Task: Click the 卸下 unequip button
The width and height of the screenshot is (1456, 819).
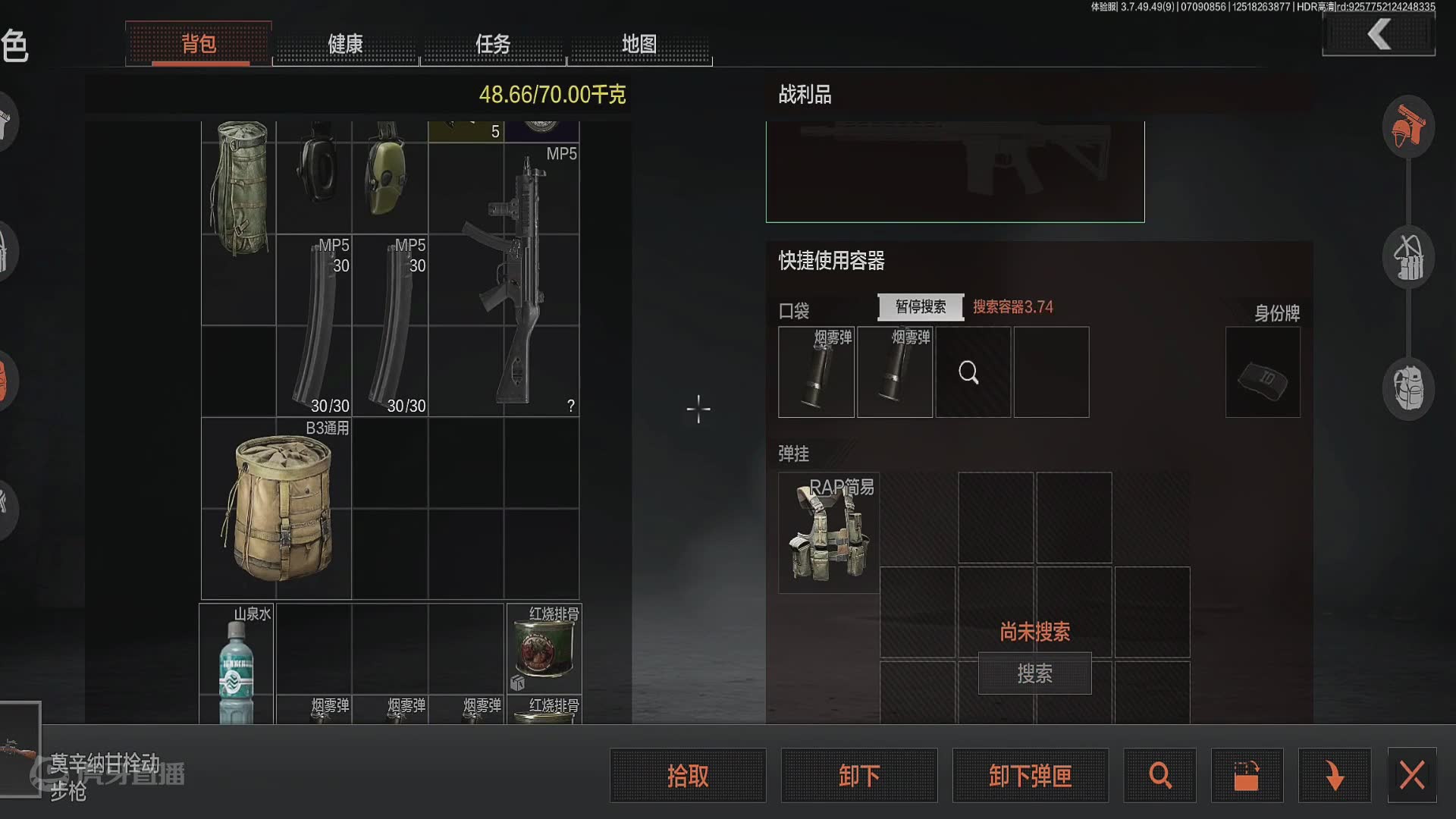Action: [859, 776]
